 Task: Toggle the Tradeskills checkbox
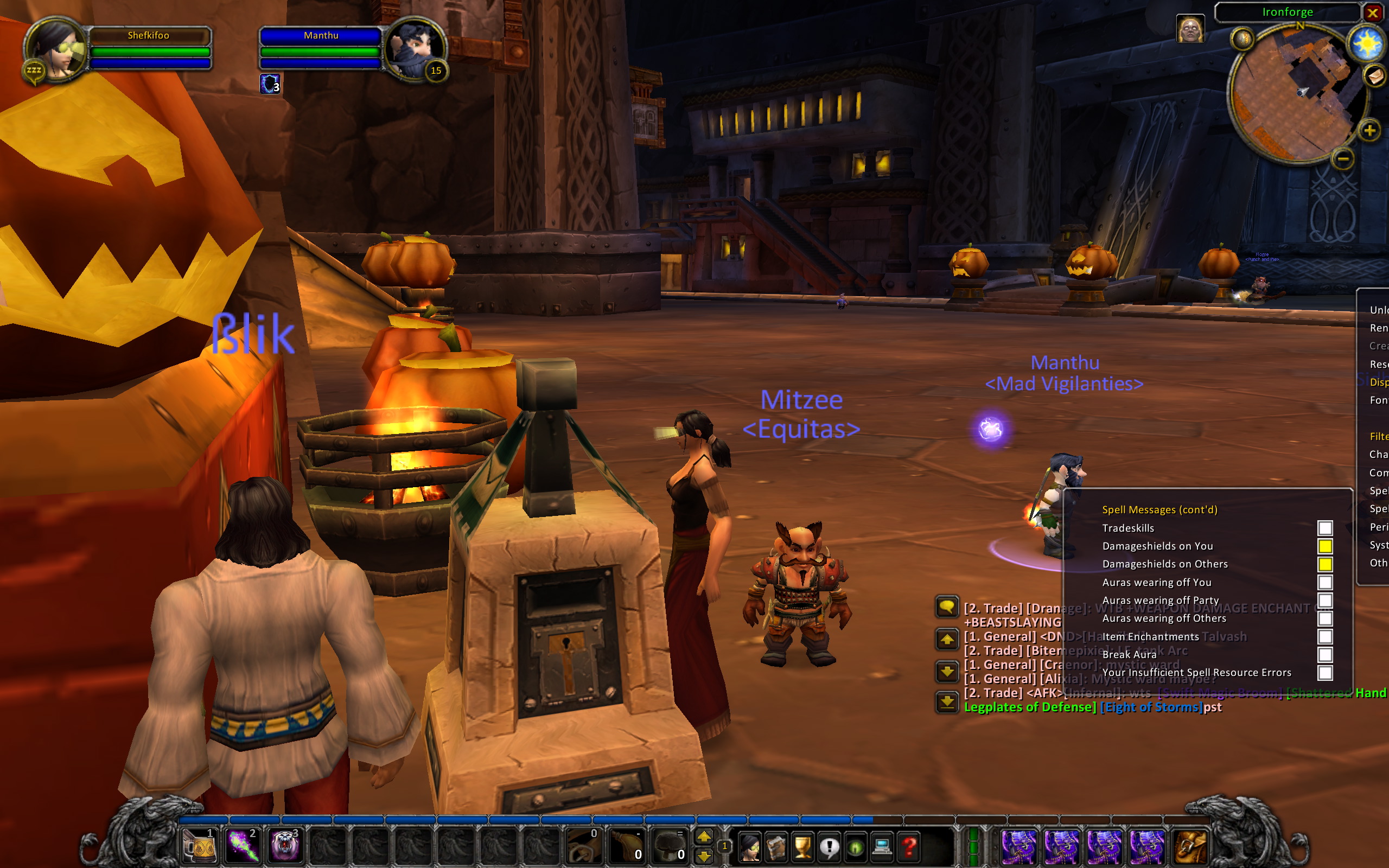(x=1325, y=527)
